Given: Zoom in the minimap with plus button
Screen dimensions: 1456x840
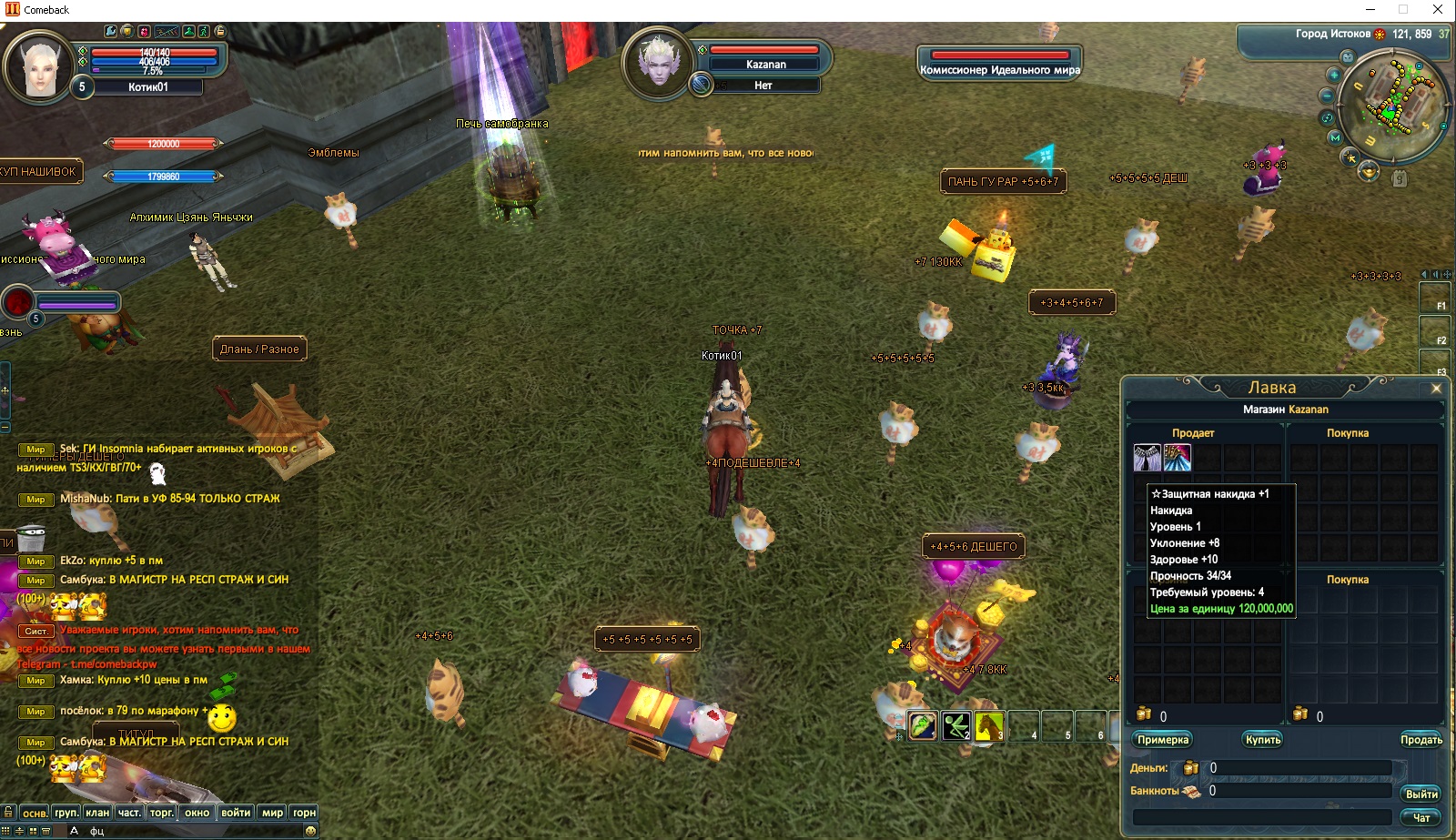Looking at the screenshot, I should click(x=1334, y=75).
